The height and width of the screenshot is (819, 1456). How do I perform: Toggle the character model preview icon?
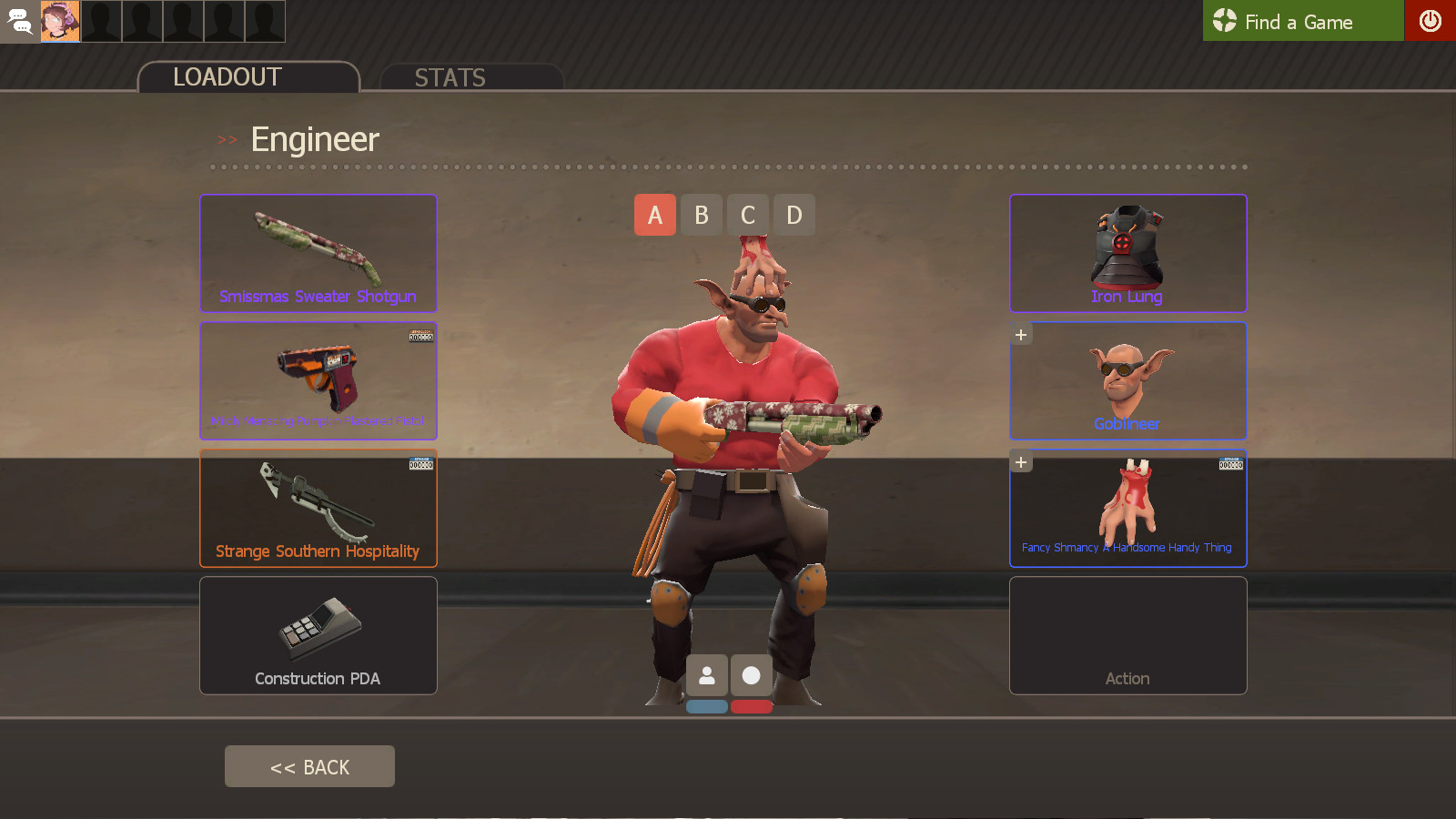[x=708, y=675]
